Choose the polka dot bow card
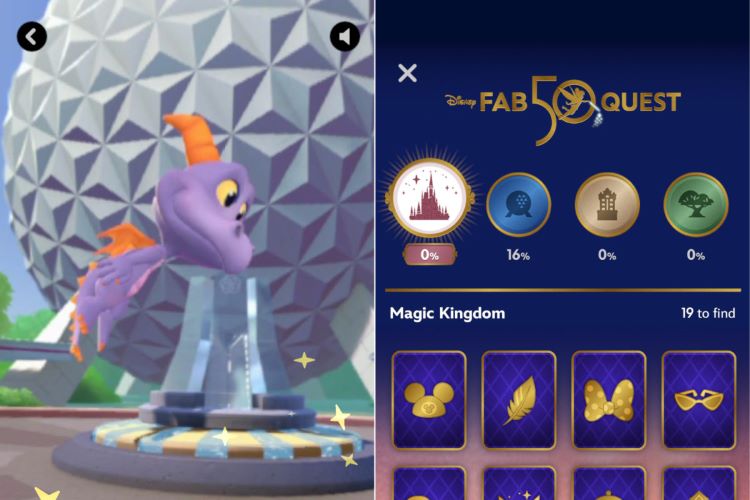This screenshot has height=500, width=750. point(608,399)
